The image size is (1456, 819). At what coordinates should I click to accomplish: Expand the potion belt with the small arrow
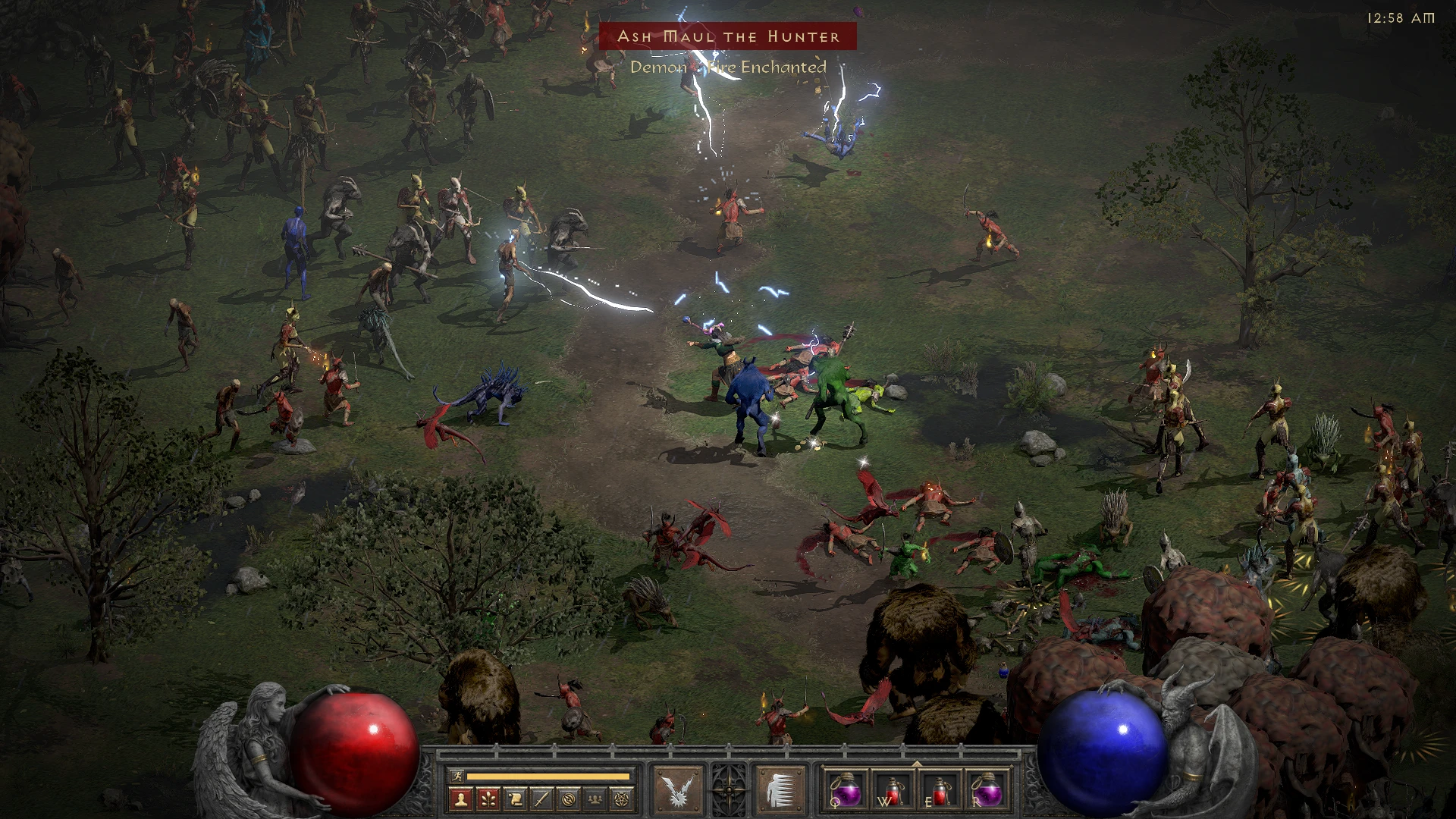(x=916, y=764)
